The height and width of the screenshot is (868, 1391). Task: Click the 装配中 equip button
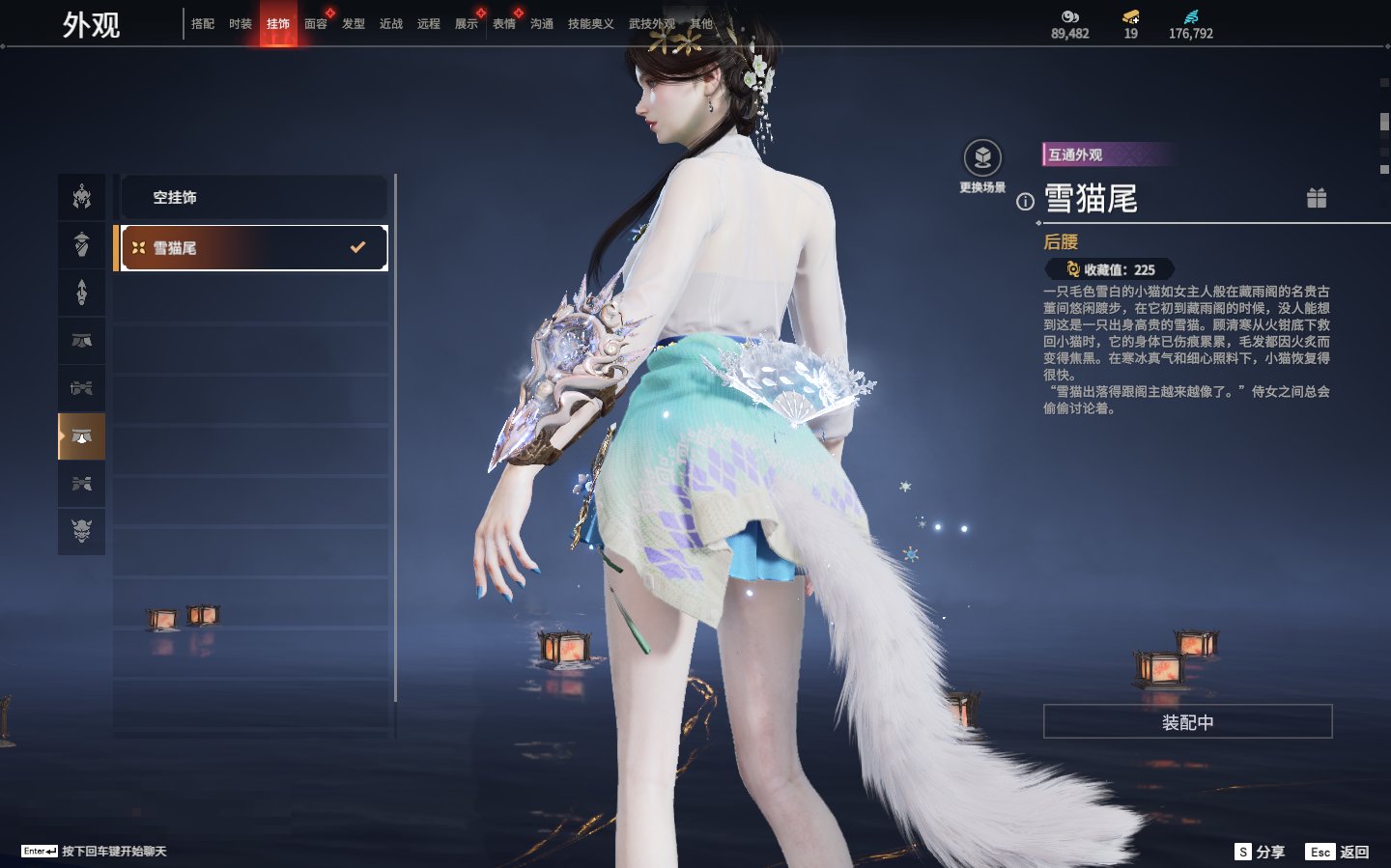coord(1187,722)
